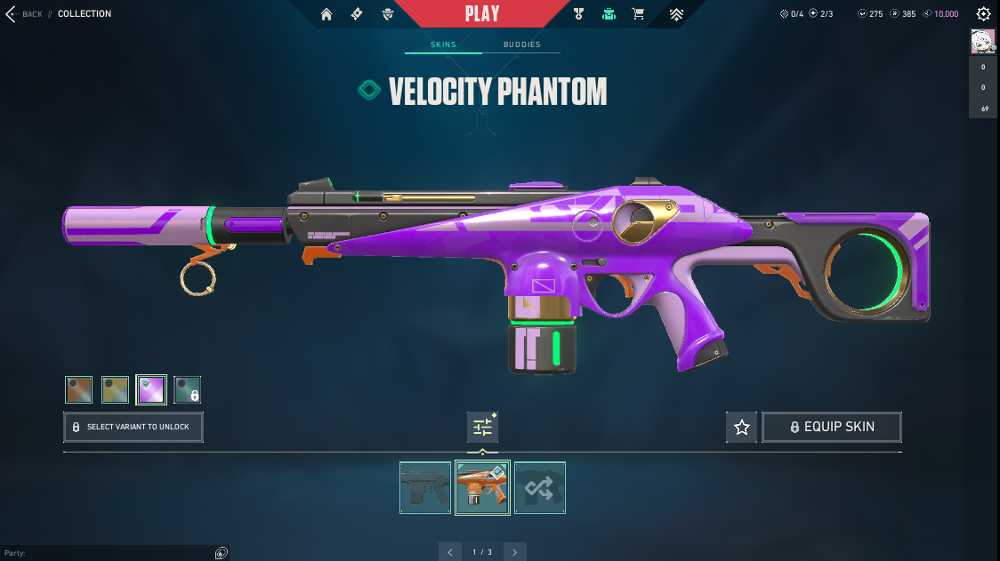
Task: Open the filter sliders button
Action: pos(482,428)
